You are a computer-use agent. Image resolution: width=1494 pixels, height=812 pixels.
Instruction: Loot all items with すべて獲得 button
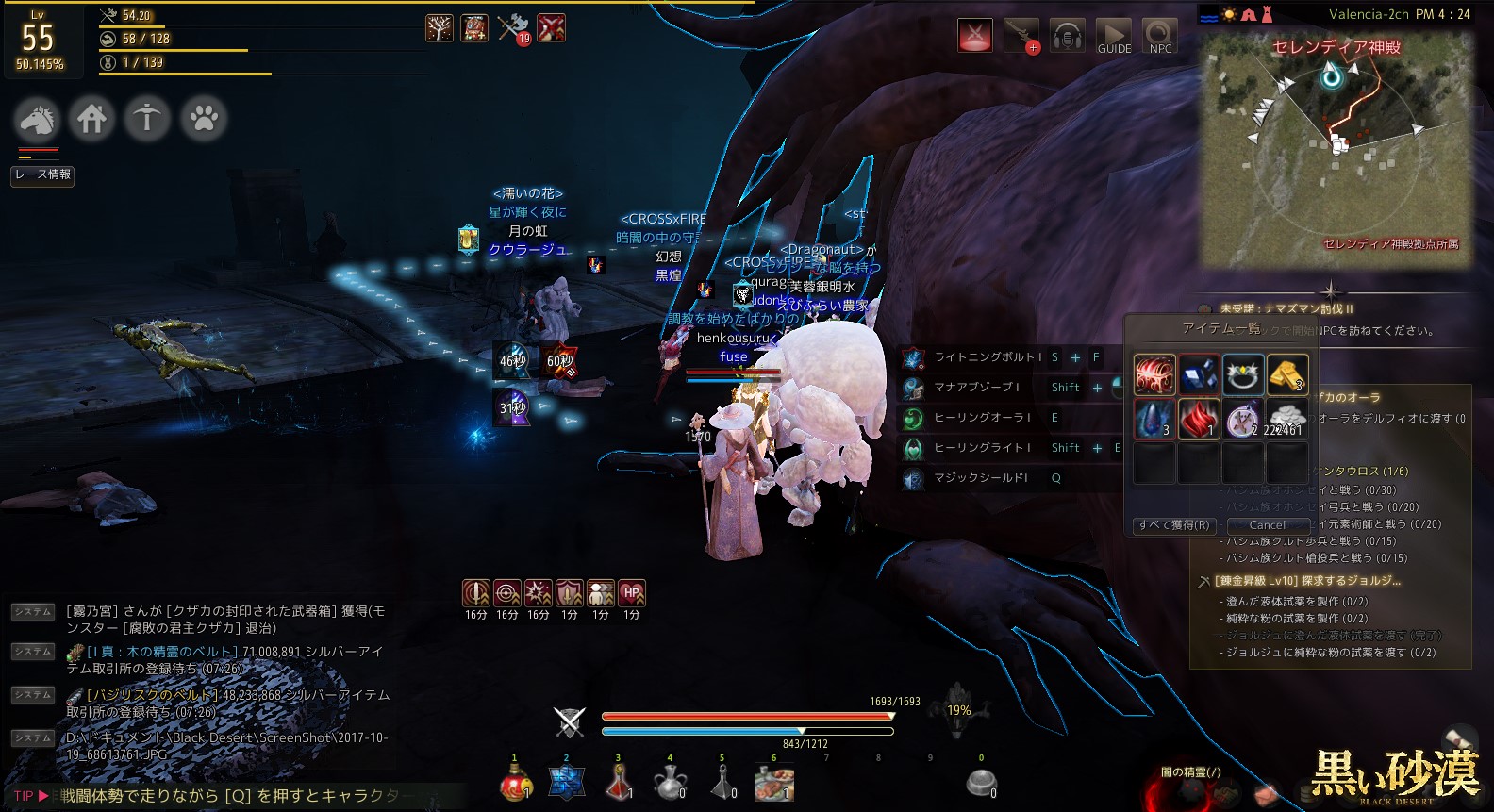(x=1173, y=525)
